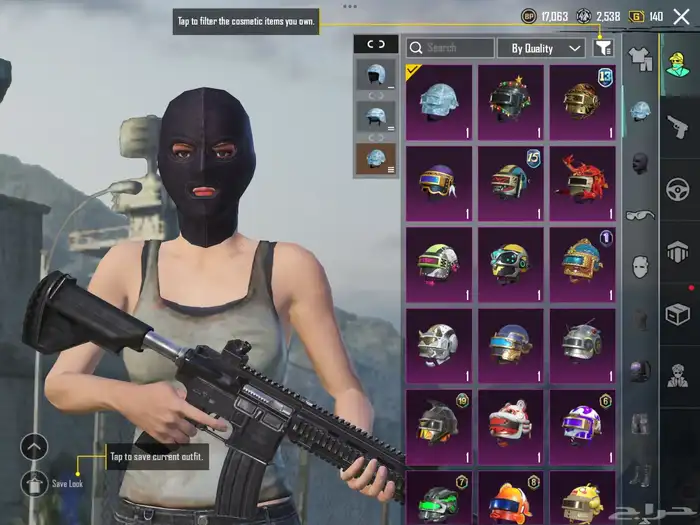The width and height of the screenshot is (700, 525).
Task: Close the inventory screen
Action: point(681,16)
